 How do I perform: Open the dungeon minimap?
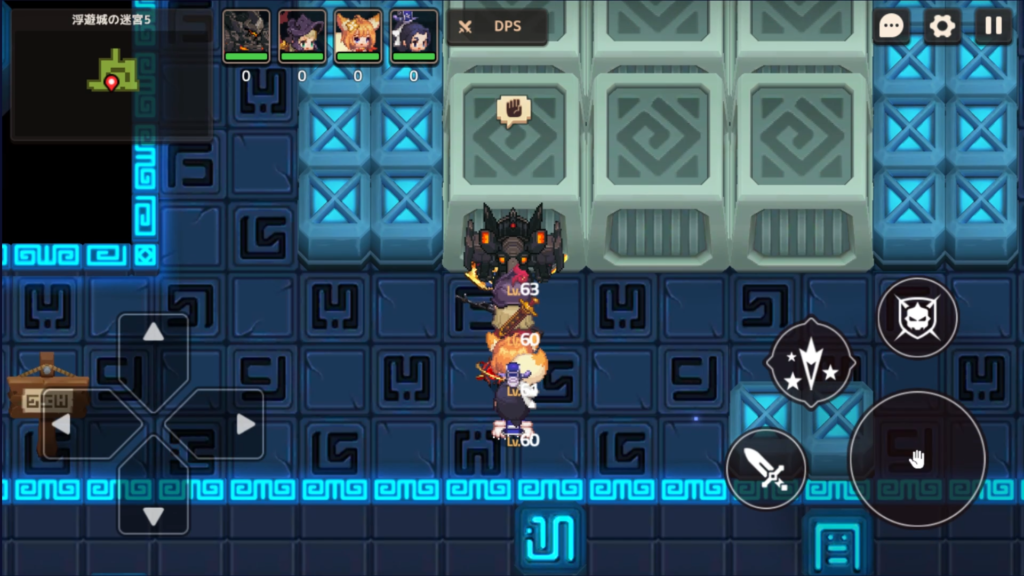tap(110, 76)
